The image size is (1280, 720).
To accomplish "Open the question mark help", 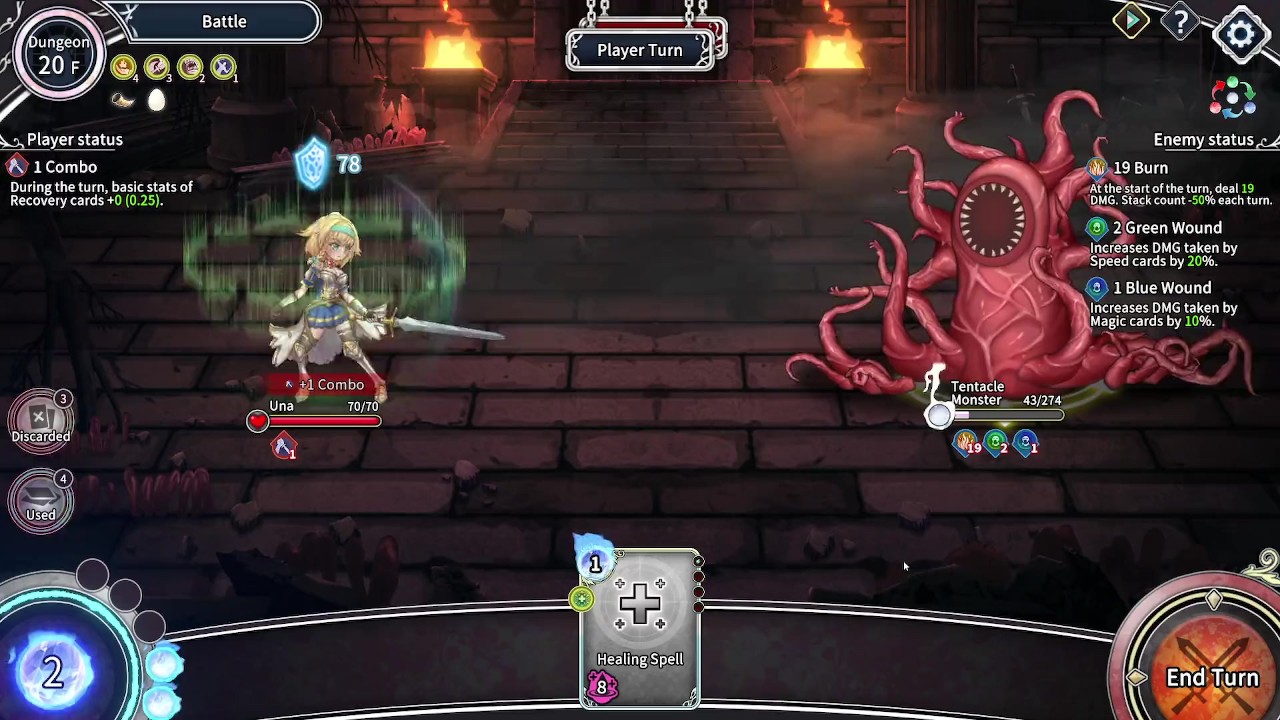I will 1180,23.
